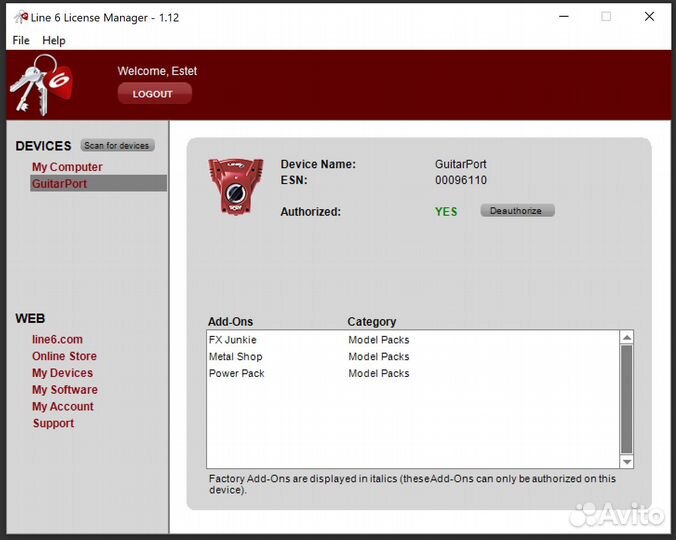Click the add-ons list scroll-down arrow
Image resolution: width=676 pixels, height=540 pixels.
click(627, 462)
